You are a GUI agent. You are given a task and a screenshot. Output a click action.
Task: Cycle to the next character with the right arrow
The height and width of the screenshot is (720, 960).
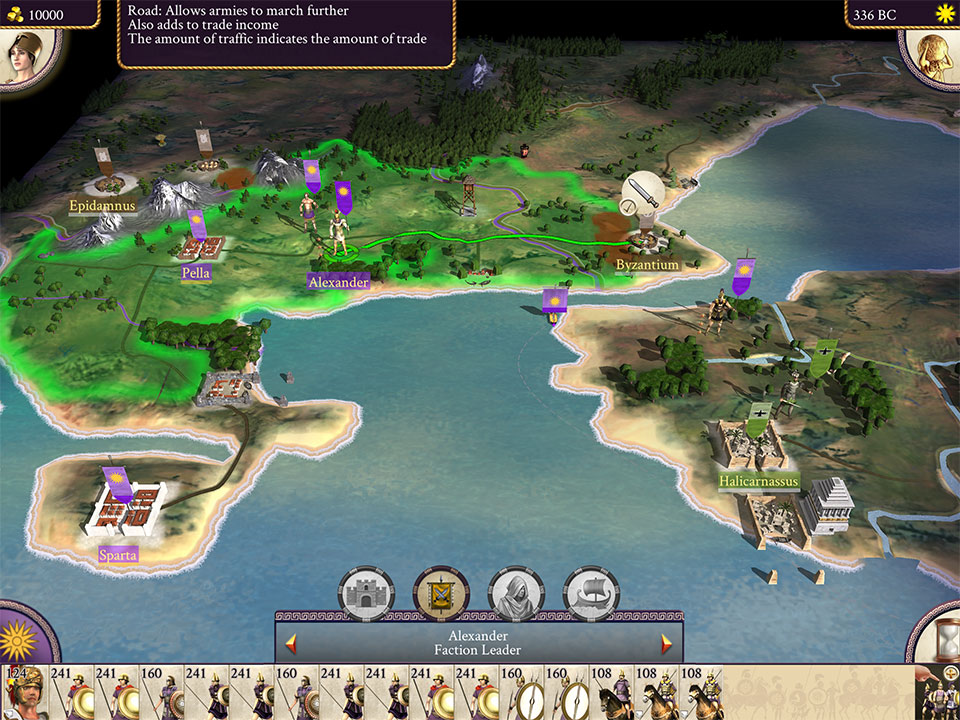[x=666, y=642]
